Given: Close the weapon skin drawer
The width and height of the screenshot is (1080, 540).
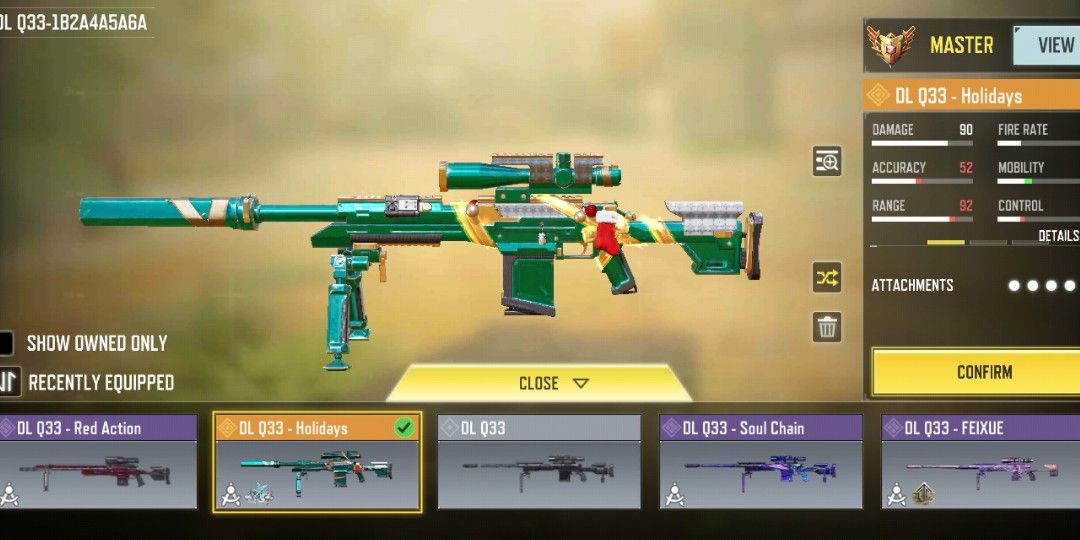Looking at the screenshot, I should click(x=540, y=383).
